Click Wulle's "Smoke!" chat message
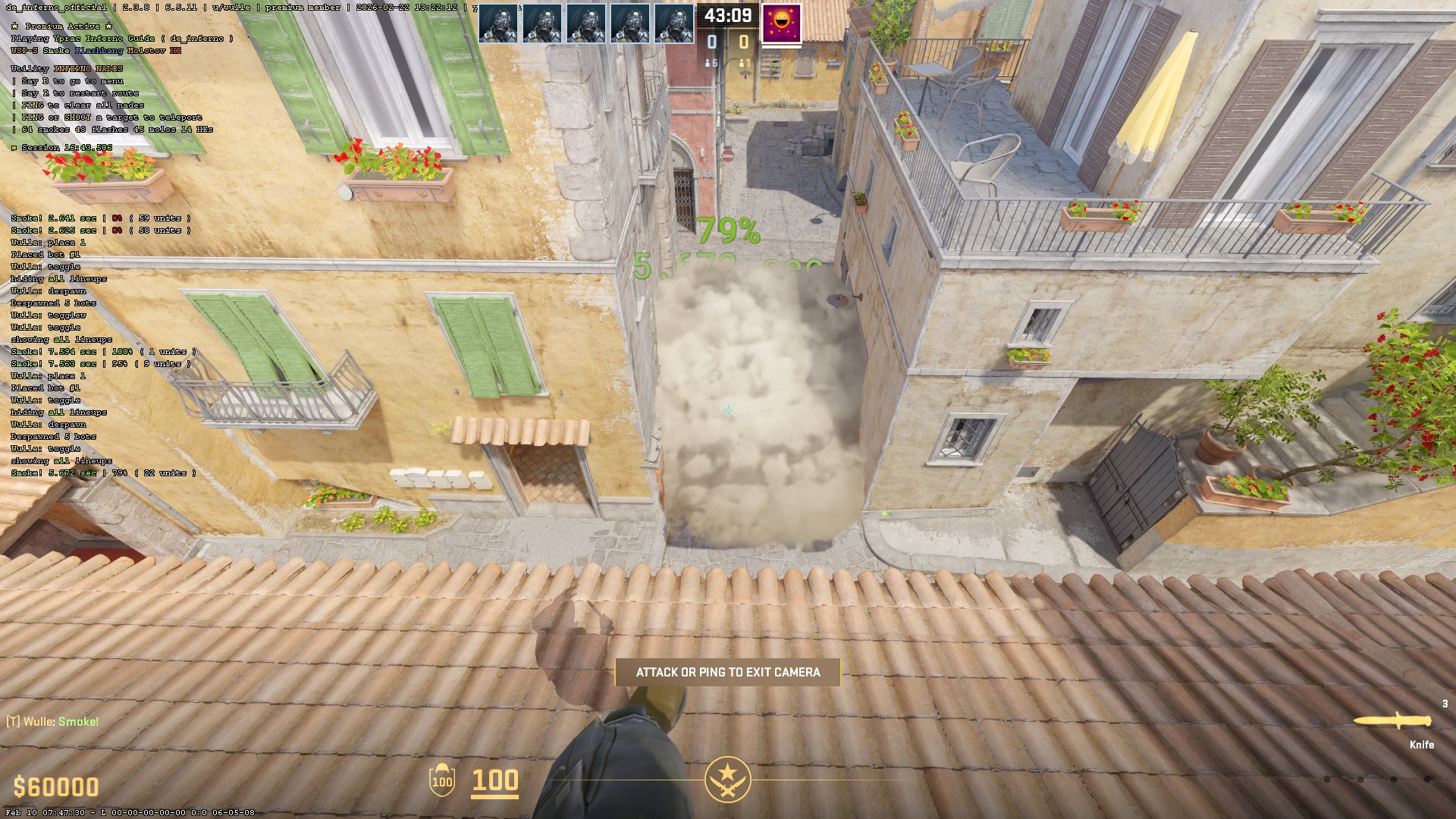Image resolution: width=1456 pixels, height=819 pixels. tap(53, 721)
